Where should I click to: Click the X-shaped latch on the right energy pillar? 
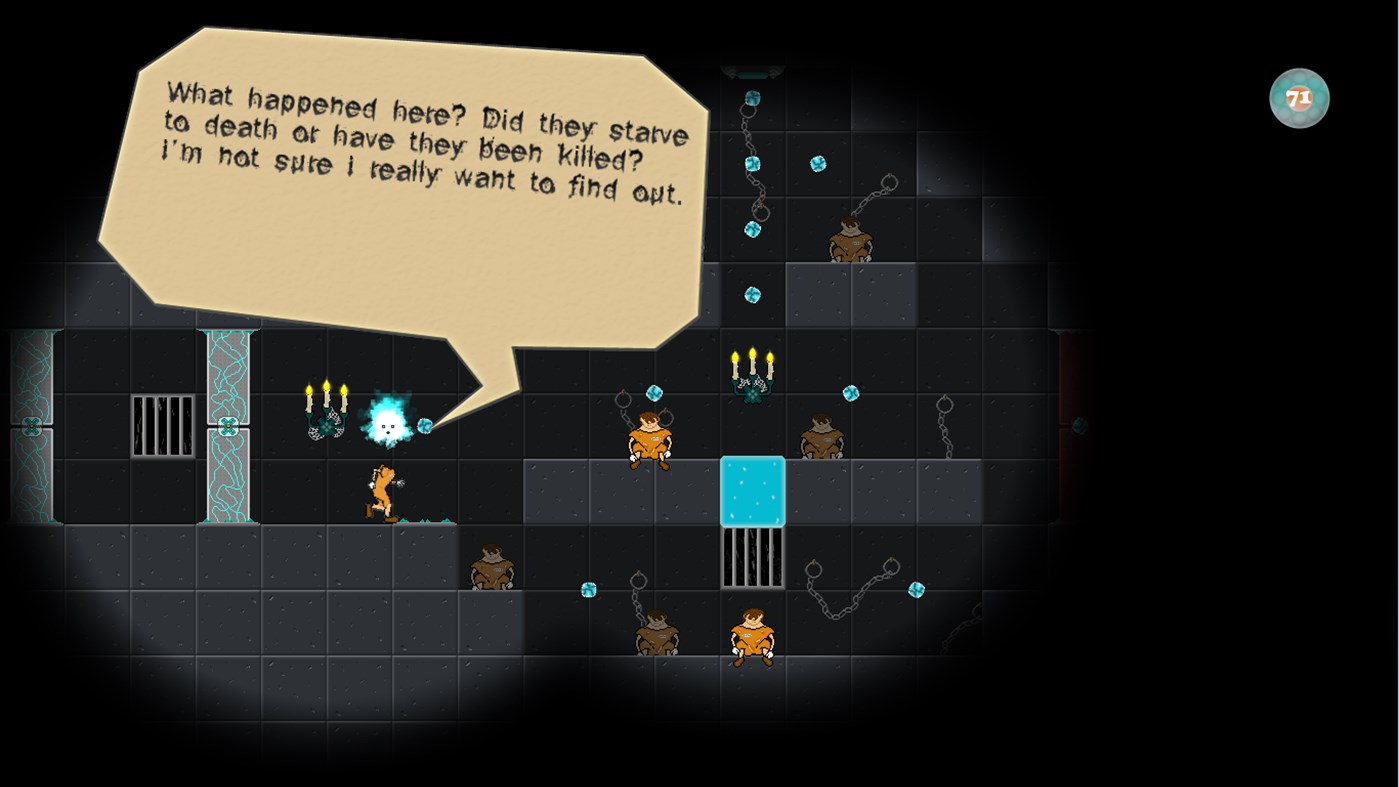click(230, 424)
